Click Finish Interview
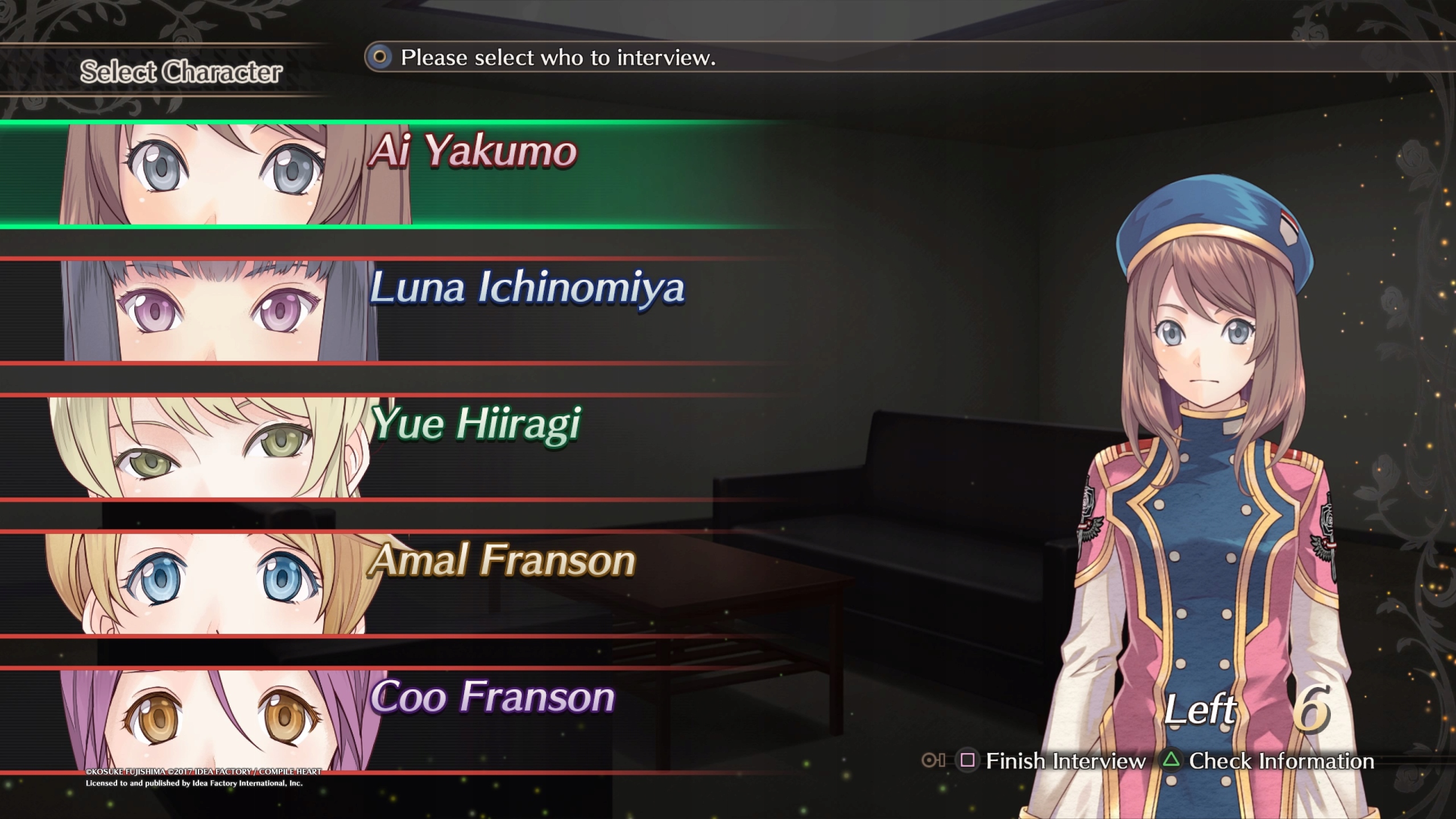 coord(1053,761)
